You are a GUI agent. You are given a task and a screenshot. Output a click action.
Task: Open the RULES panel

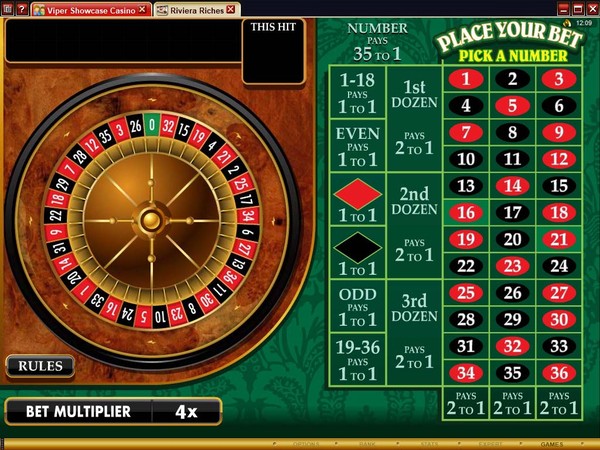point(40,366)
